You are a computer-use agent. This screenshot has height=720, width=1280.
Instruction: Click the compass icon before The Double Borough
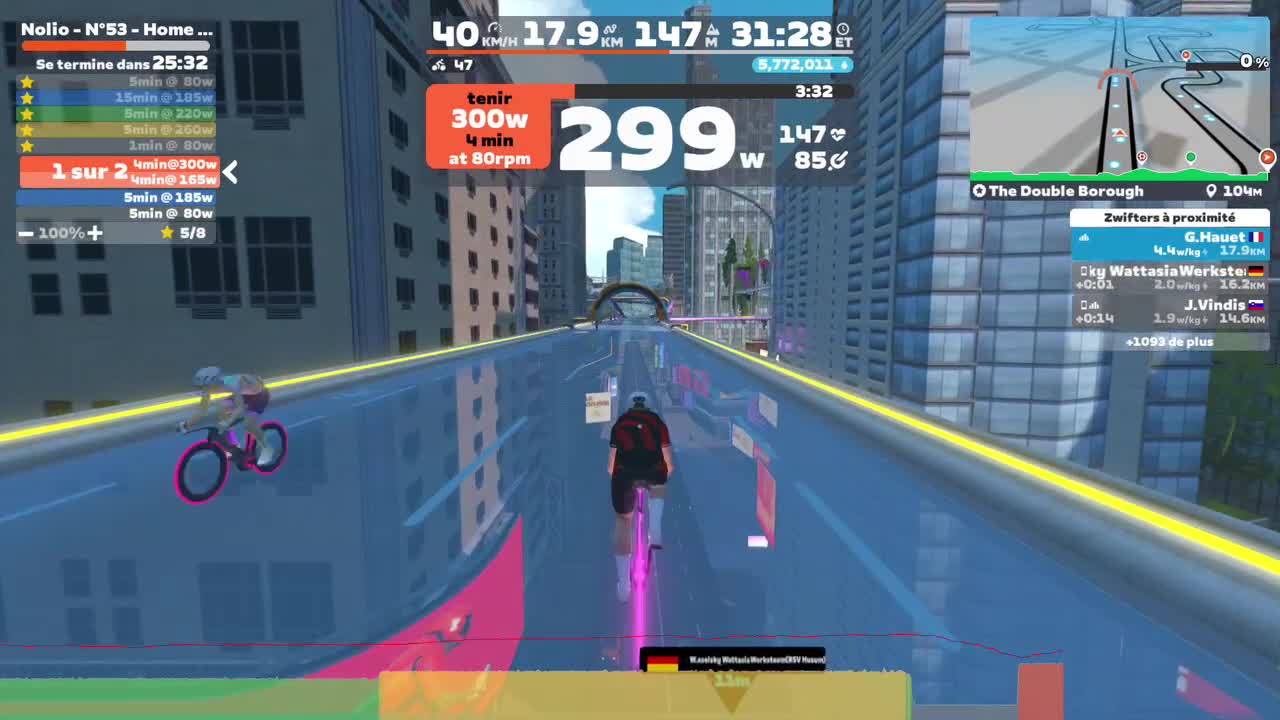pyautogui.click(x=979, y=190)
